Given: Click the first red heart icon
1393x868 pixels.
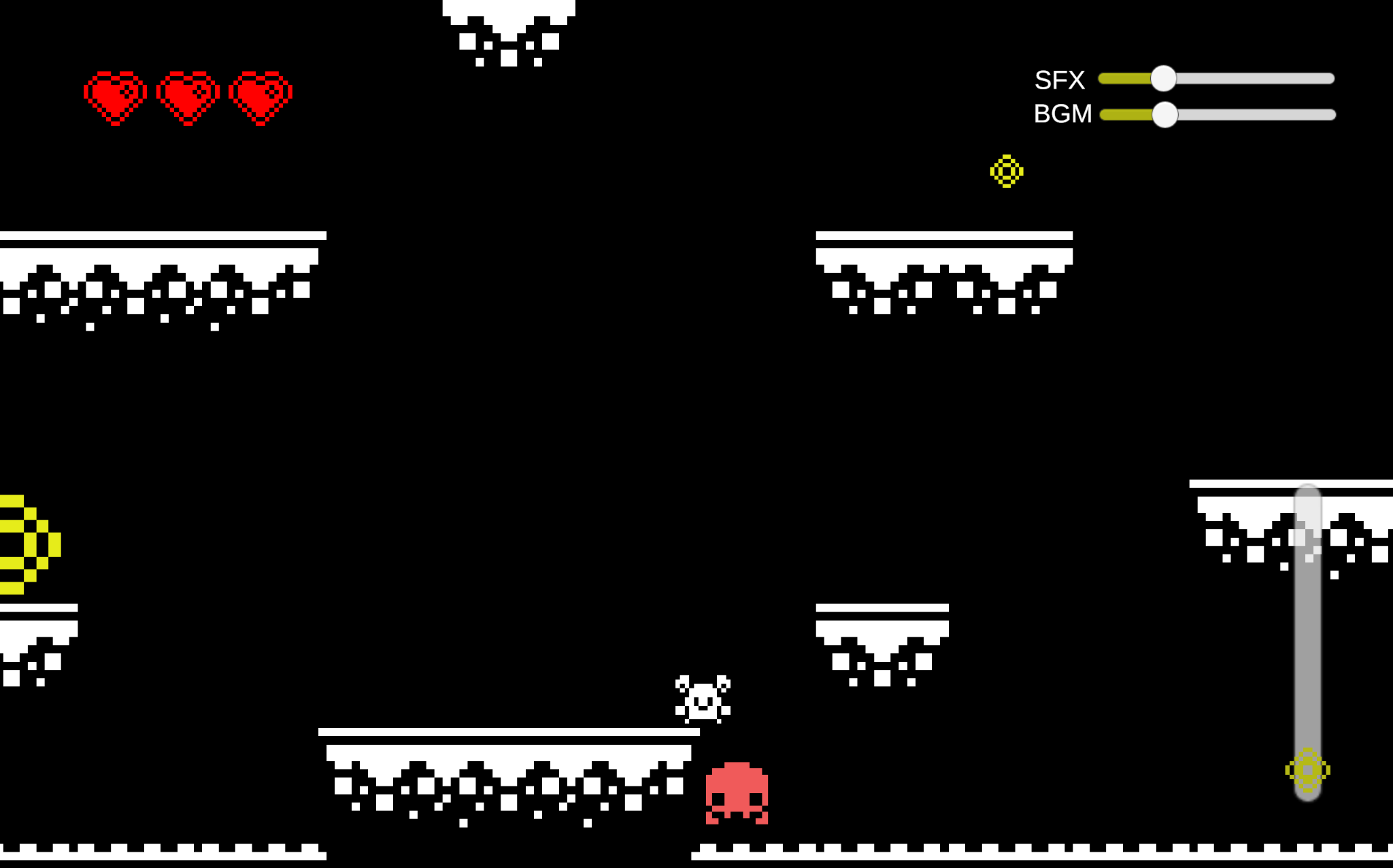Looking at the screenshot, I should tap(116, 95).
